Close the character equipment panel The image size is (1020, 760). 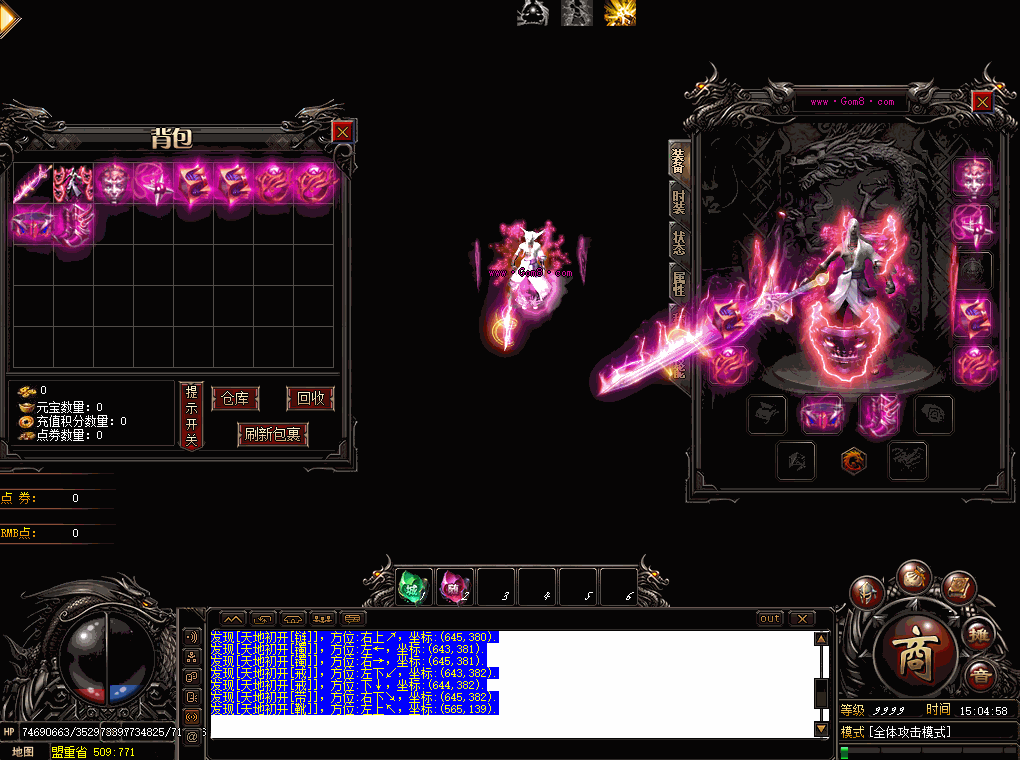pos(982,101)
